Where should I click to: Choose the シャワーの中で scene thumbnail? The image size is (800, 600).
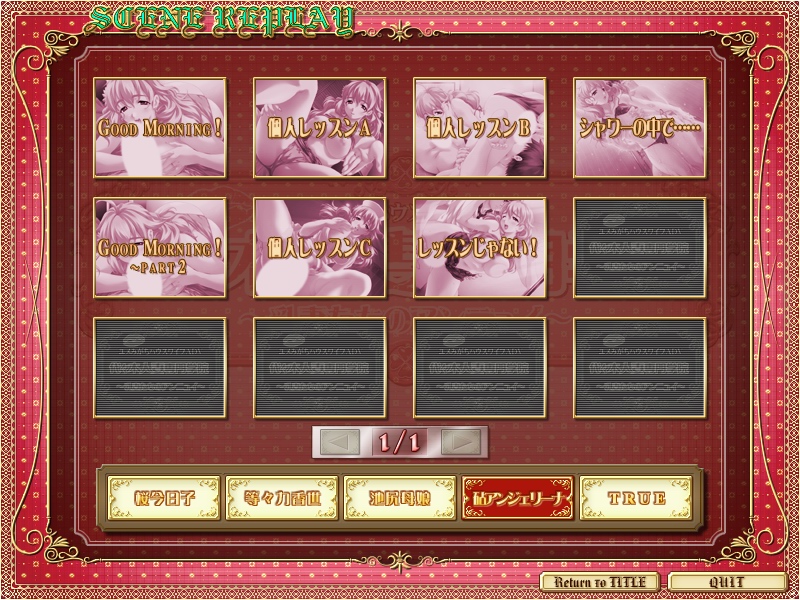(x=640, y=127)
